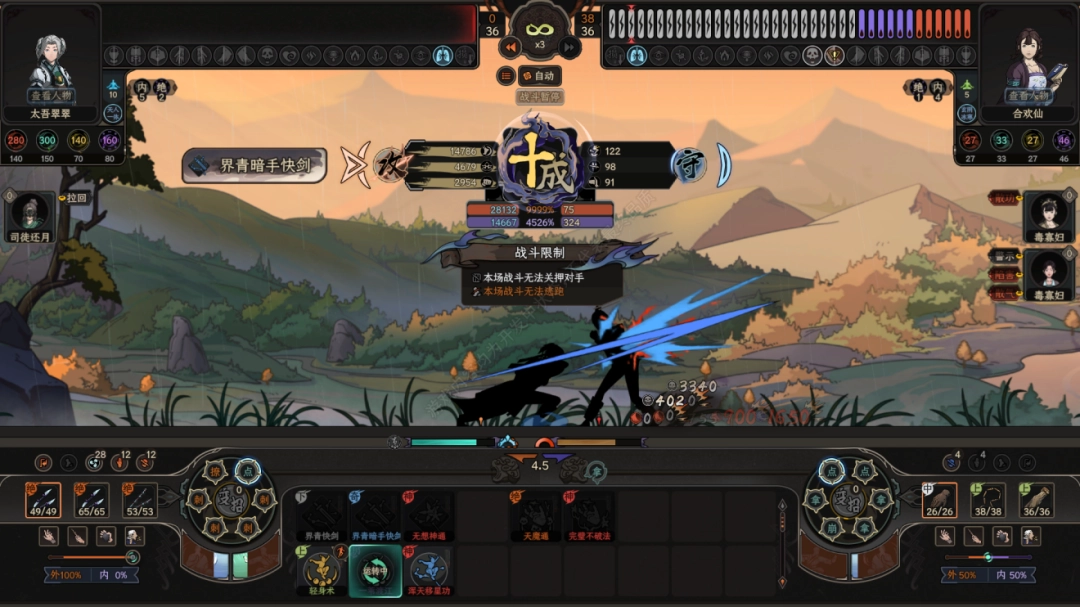Activate the 界青快剑 skill
Image resolution: width=1080 pixels, height=607 pixels.
pyautogui.click(x=322, y=516)
